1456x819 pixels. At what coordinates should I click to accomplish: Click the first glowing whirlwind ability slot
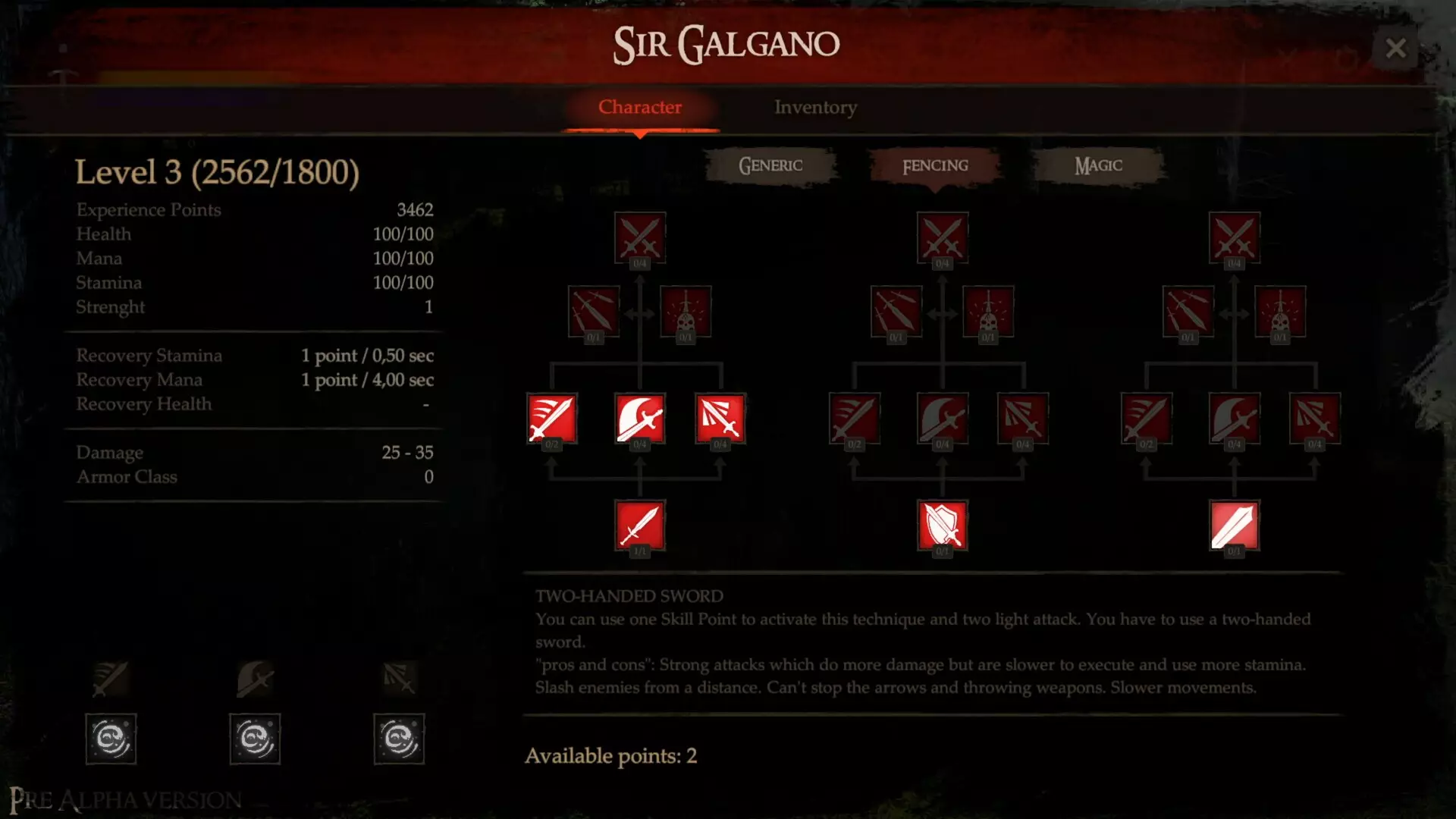[111, 739]
